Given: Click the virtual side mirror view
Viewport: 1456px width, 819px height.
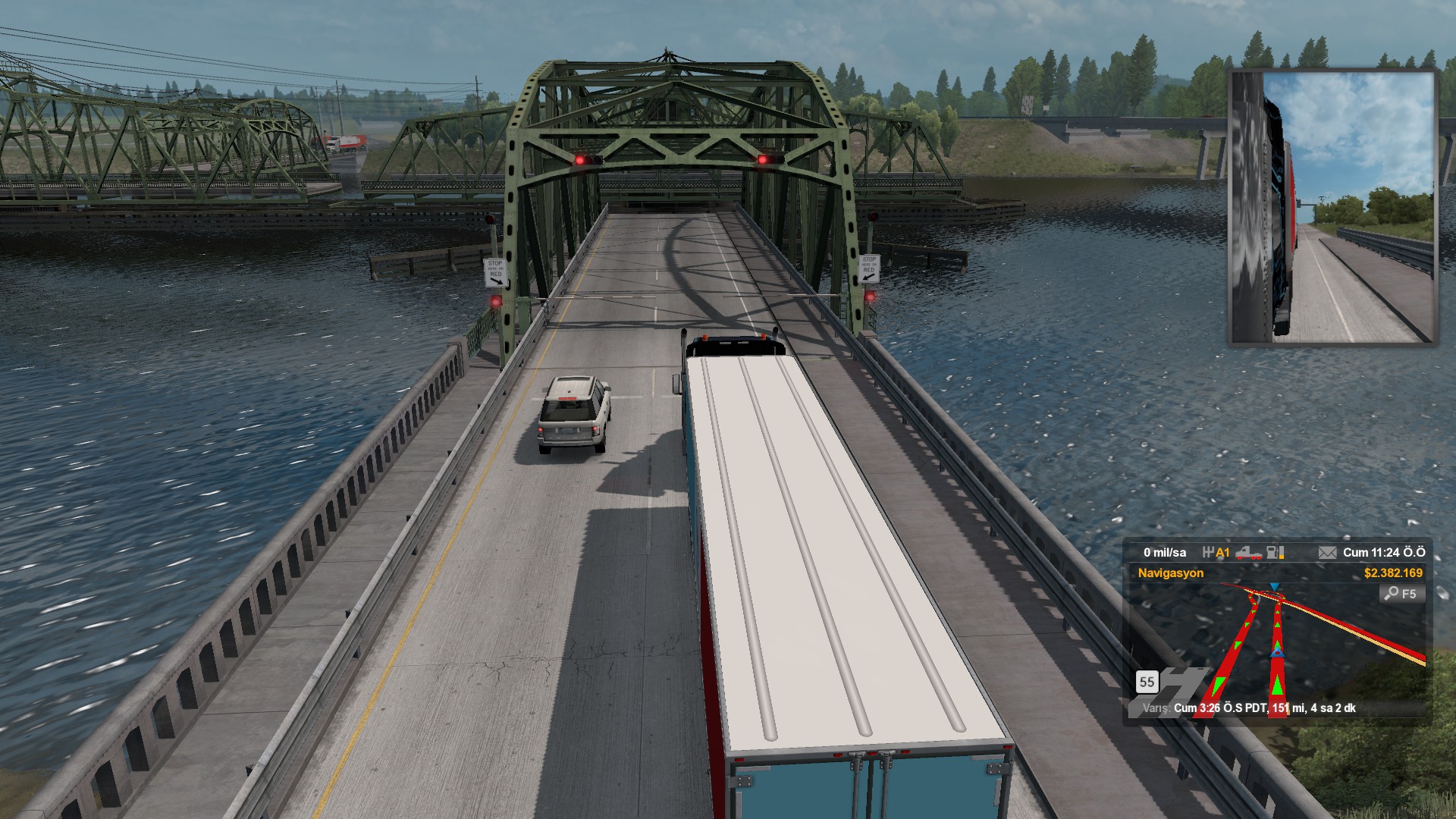Looking at the screenshot, I should click(x=1332, y=207).
